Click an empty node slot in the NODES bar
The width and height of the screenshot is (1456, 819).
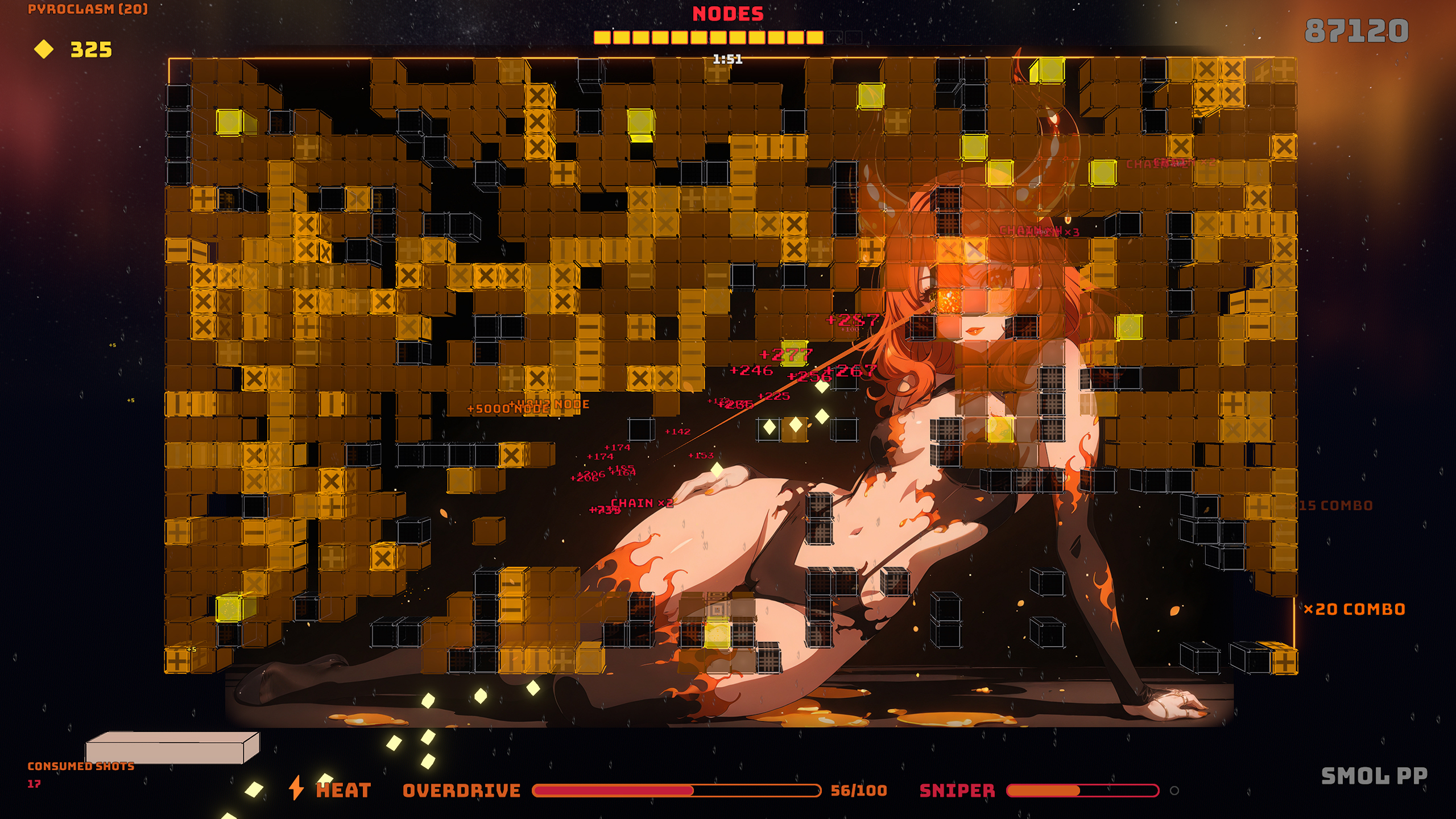[x=833, y=38]
